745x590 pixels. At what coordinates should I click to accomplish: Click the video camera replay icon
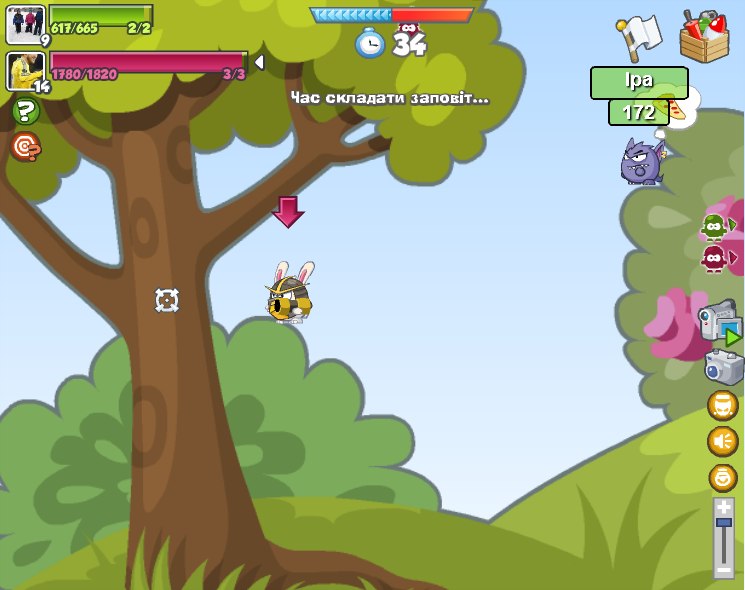(720, 324)
